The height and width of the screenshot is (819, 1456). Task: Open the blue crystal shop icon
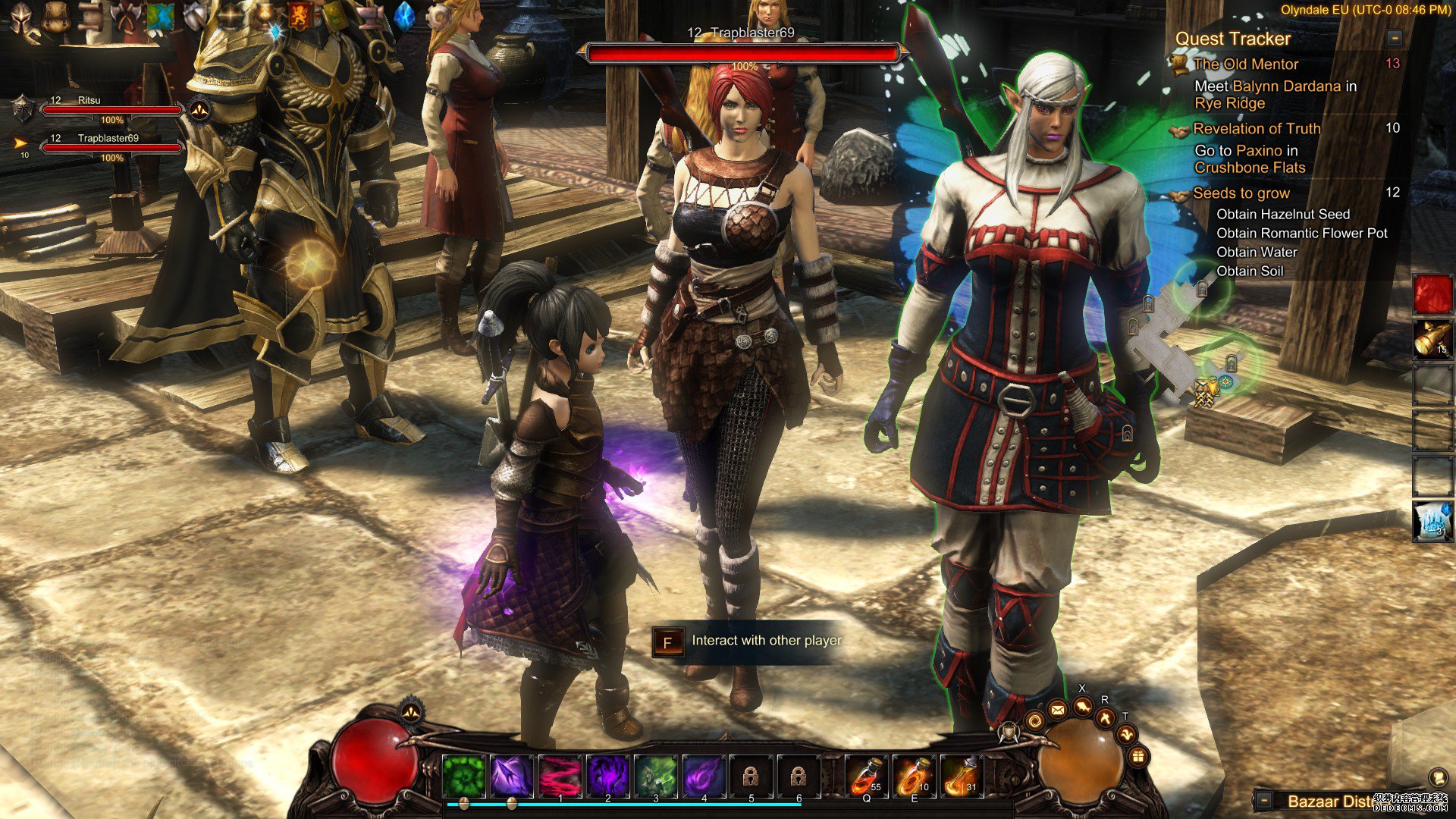406,17
